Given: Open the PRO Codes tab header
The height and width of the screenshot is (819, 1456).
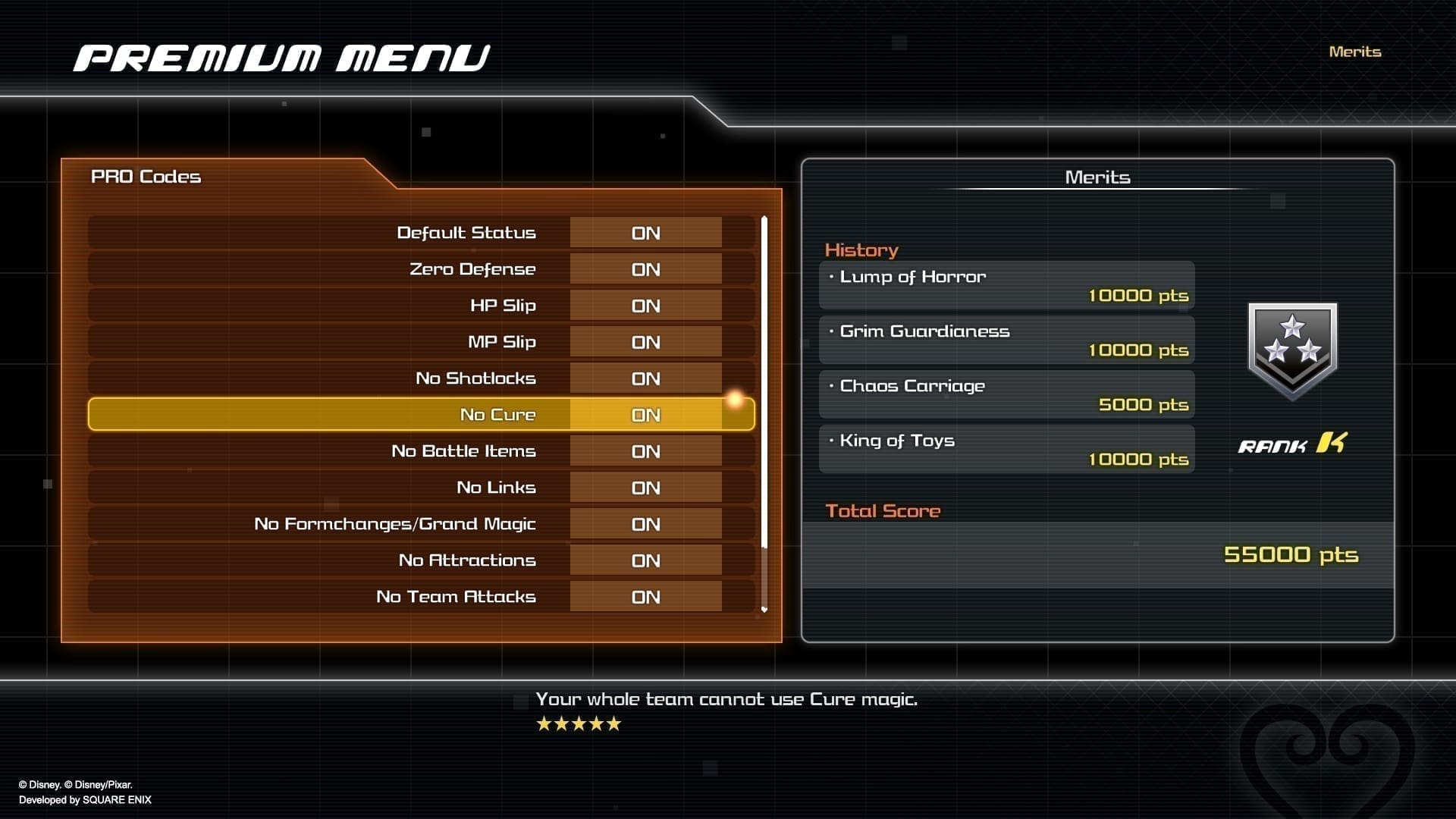Looking at the screenshot, I should 146,177.
